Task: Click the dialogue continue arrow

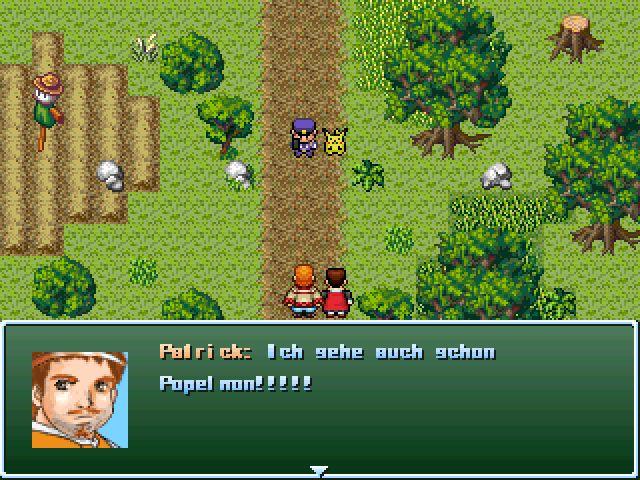Action: 319,470
